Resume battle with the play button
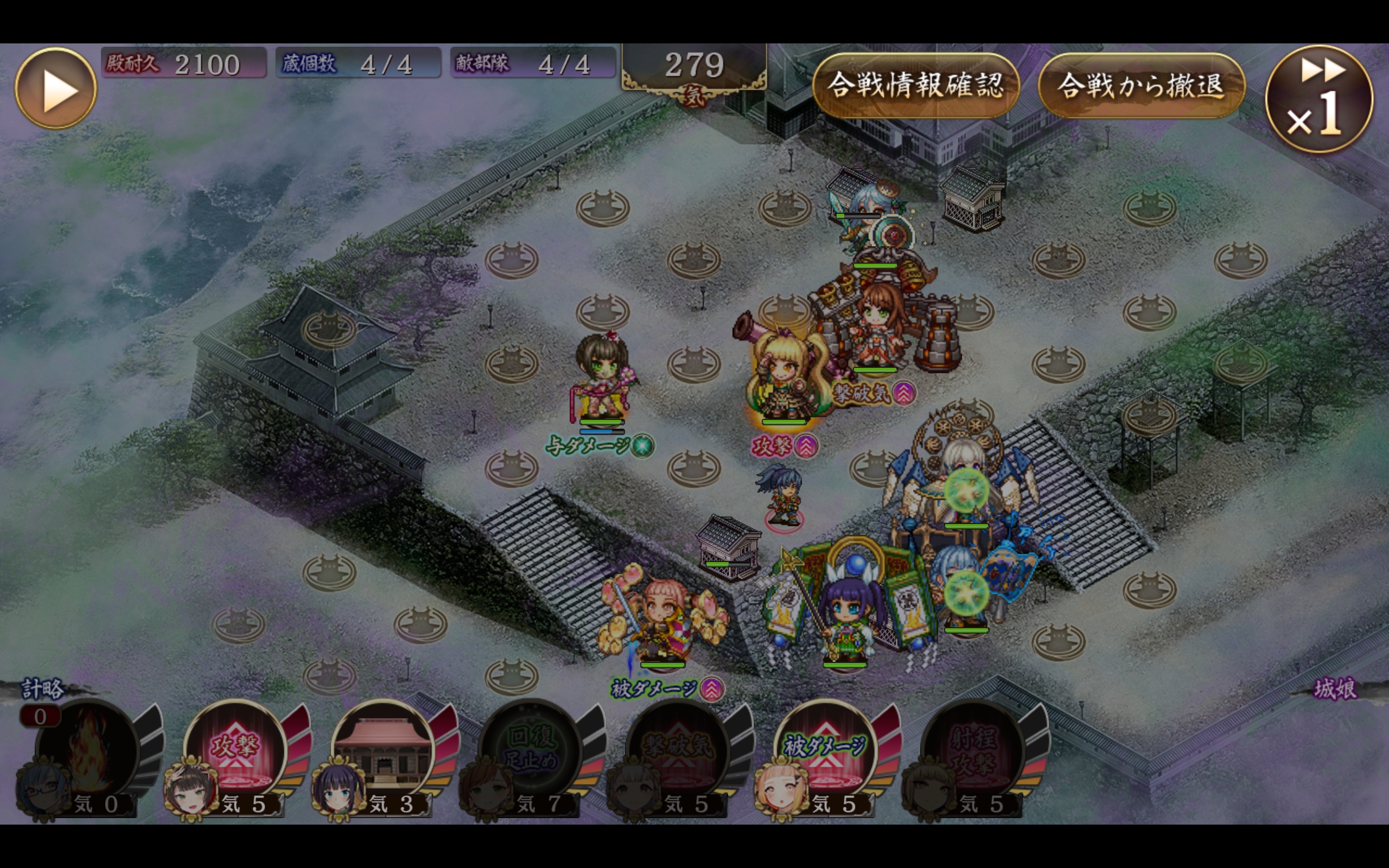The height and width of the screenshot is (868, 1389). (x=56, y=88)
